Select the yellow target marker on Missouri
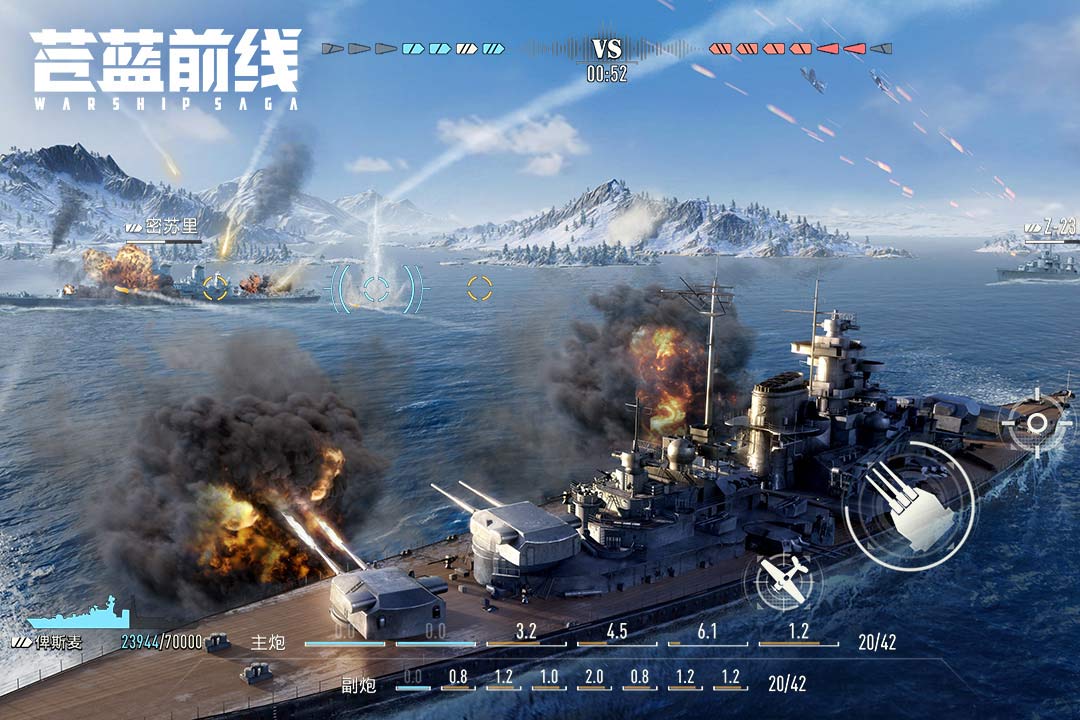 coord(216,288)
